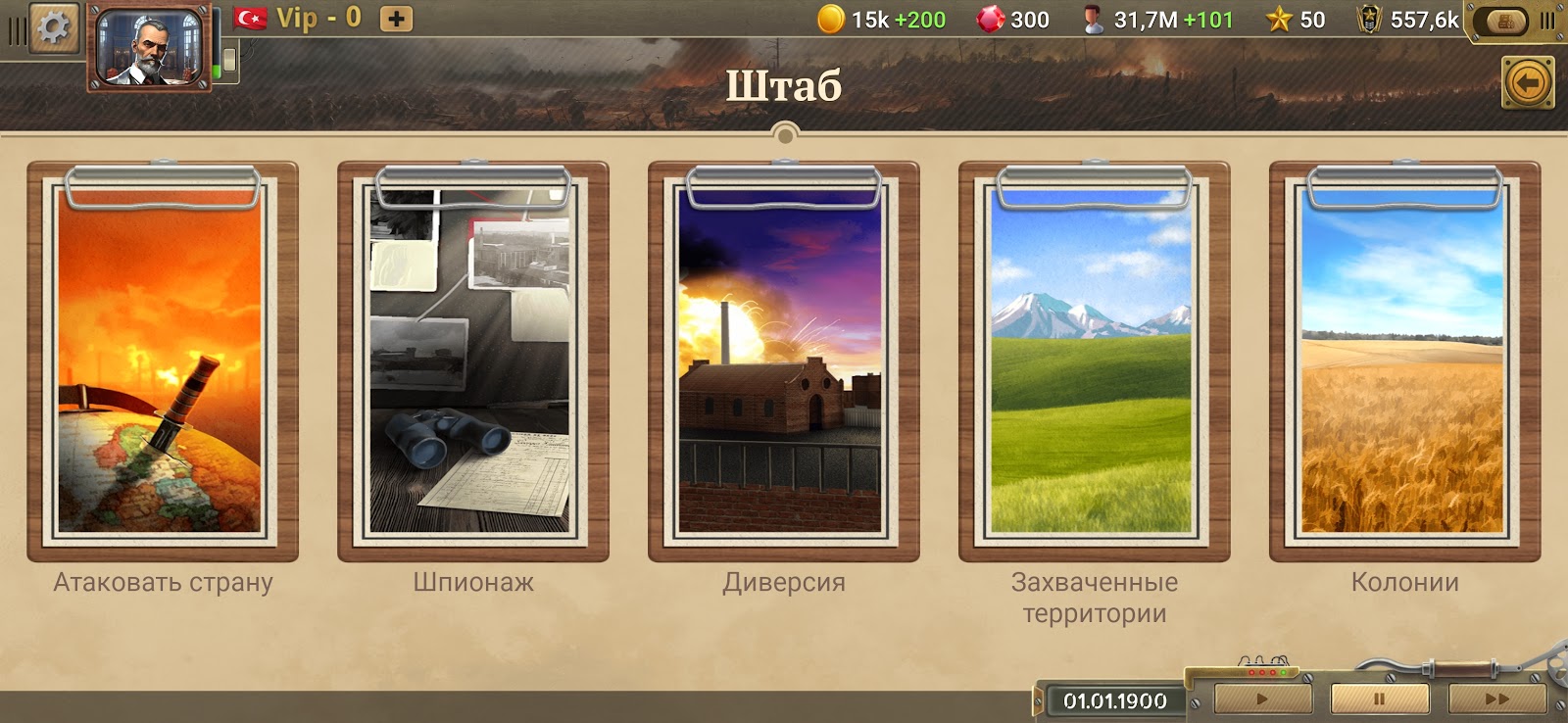The width and height of the screenshot is (1568, 723).
Task: Click the Turkey flag icon
Action: tap(251, 18)
